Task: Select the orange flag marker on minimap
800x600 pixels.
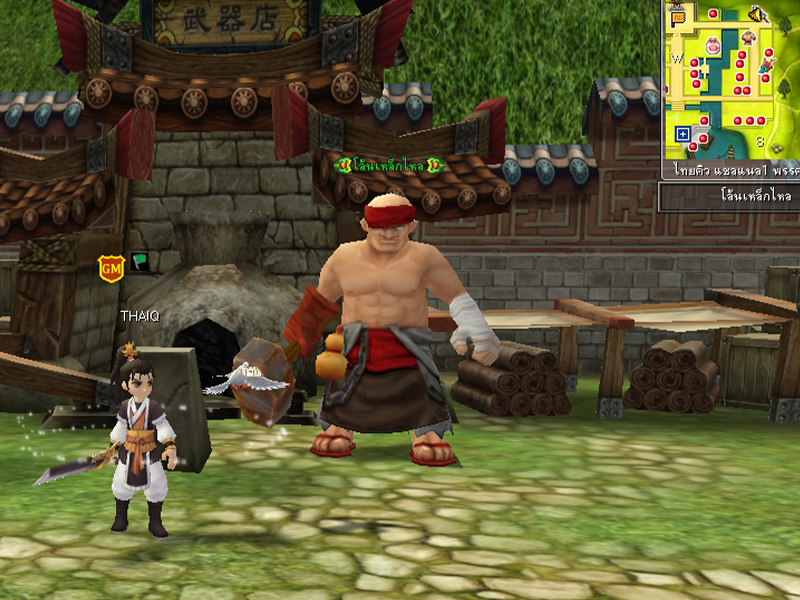Action: 678,17
